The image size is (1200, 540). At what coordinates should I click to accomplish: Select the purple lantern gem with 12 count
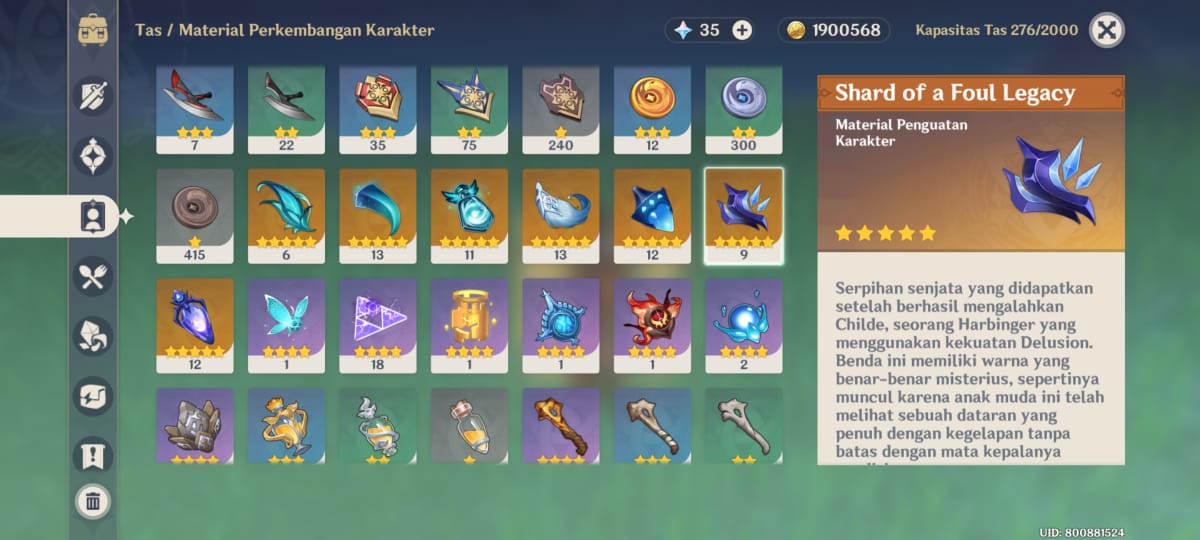coord(195,325)
